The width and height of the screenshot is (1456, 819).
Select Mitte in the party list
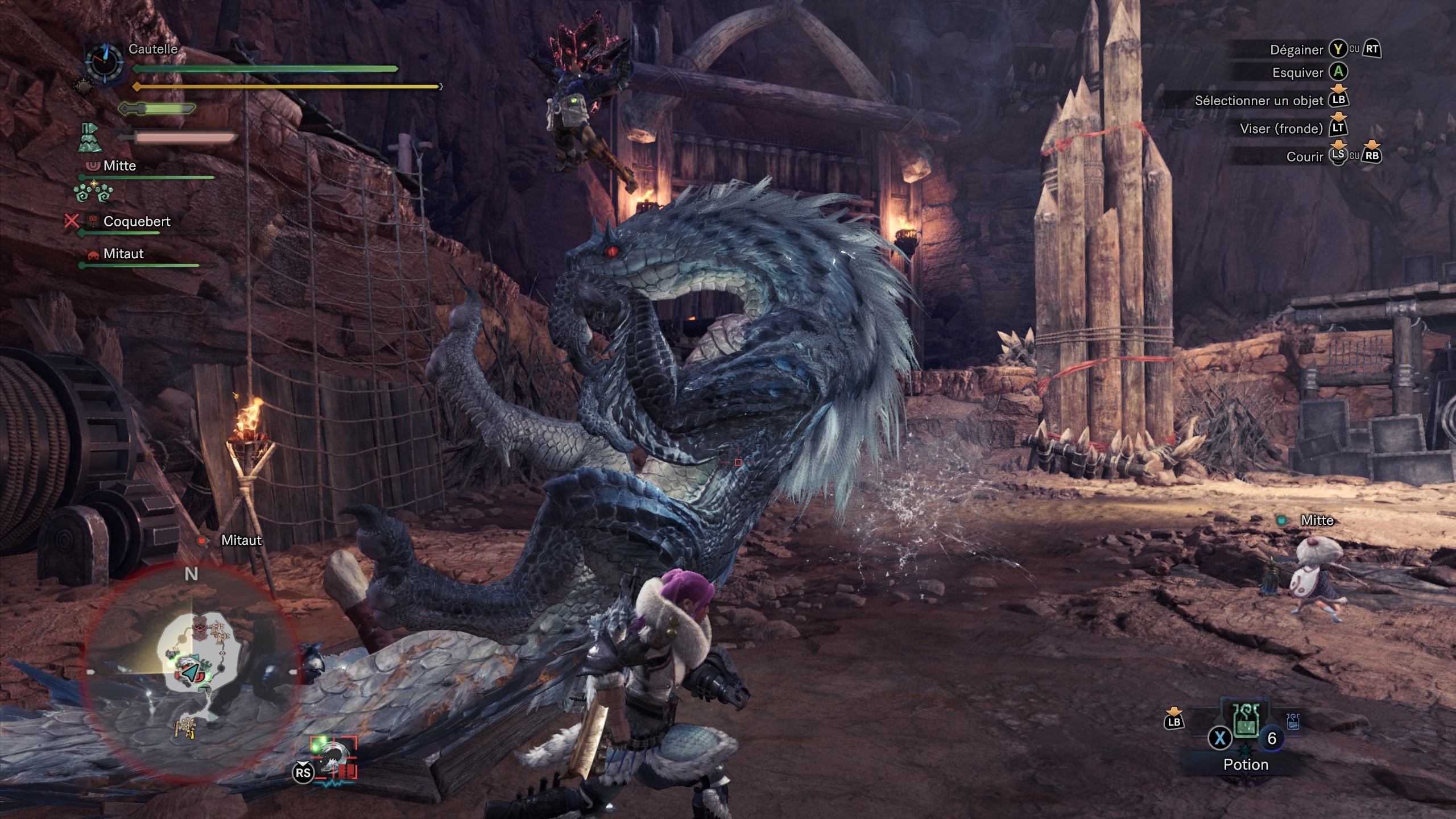pyautogui.click(x=119, y=166)
